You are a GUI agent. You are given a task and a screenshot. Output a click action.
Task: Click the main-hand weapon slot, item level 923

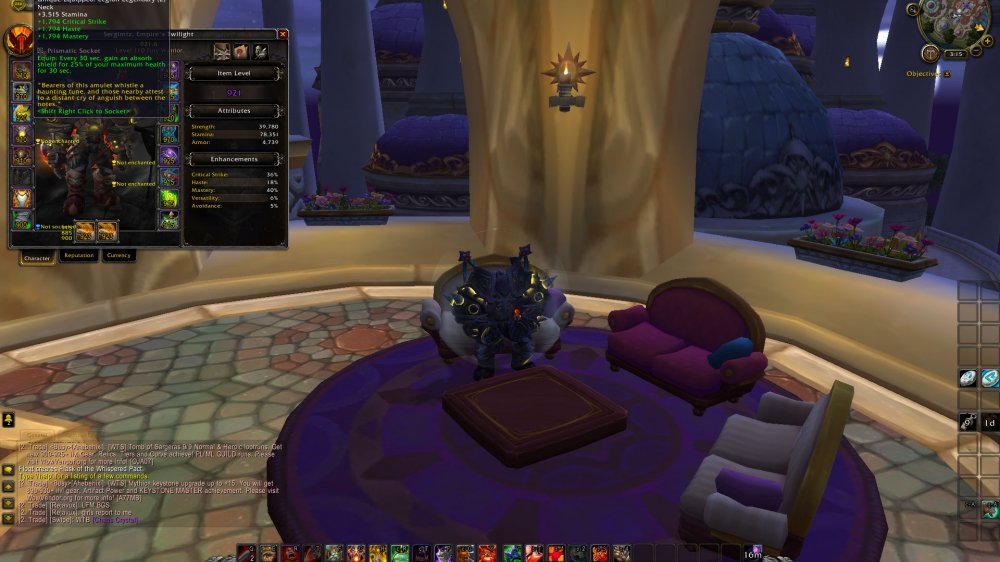coord(84,231)
